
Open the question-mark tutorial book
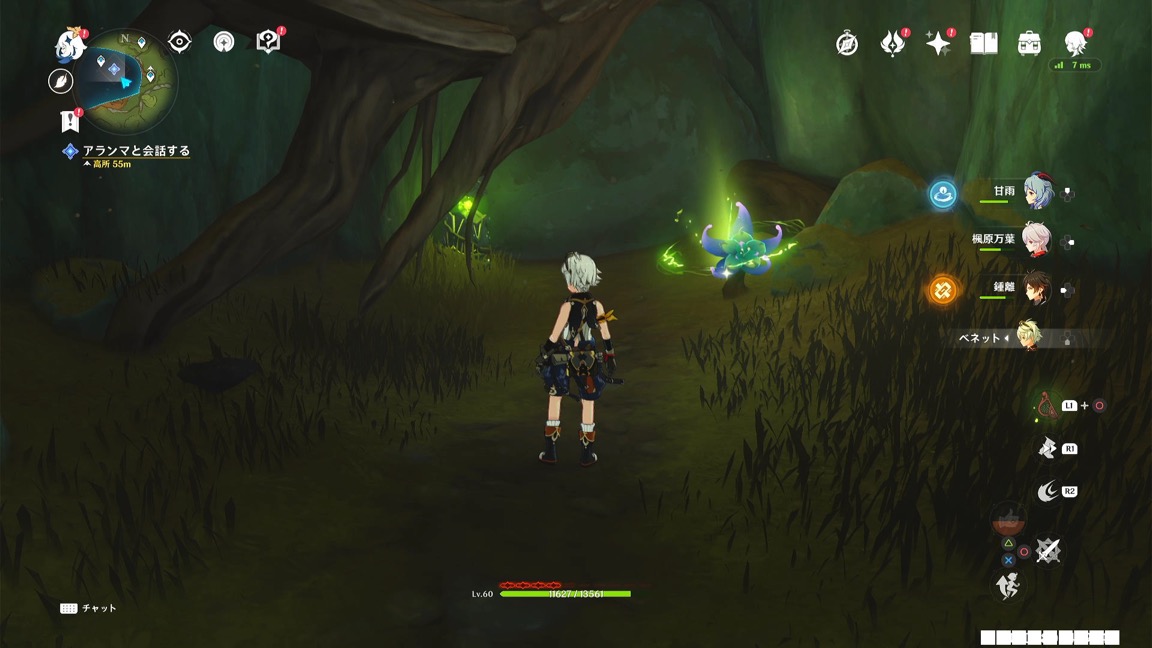coord(268,41)
